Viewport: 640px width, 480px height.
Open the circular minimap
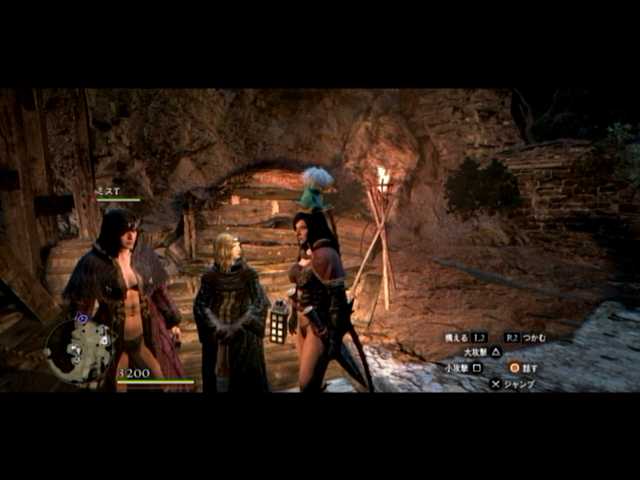[80, 350]
